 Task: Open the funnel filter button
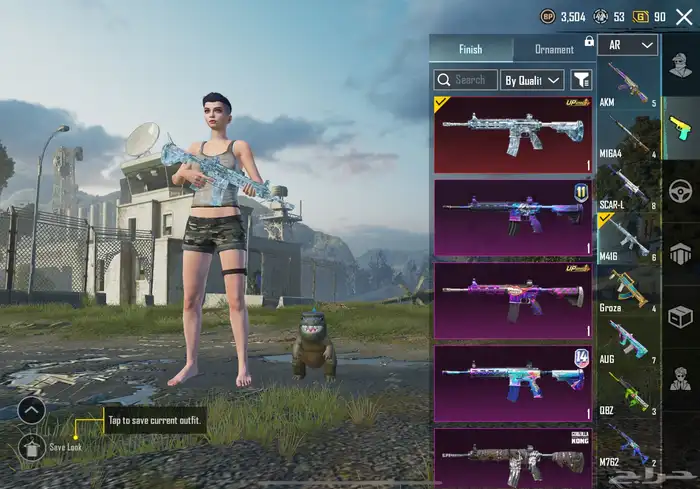(x=581, y=79)
